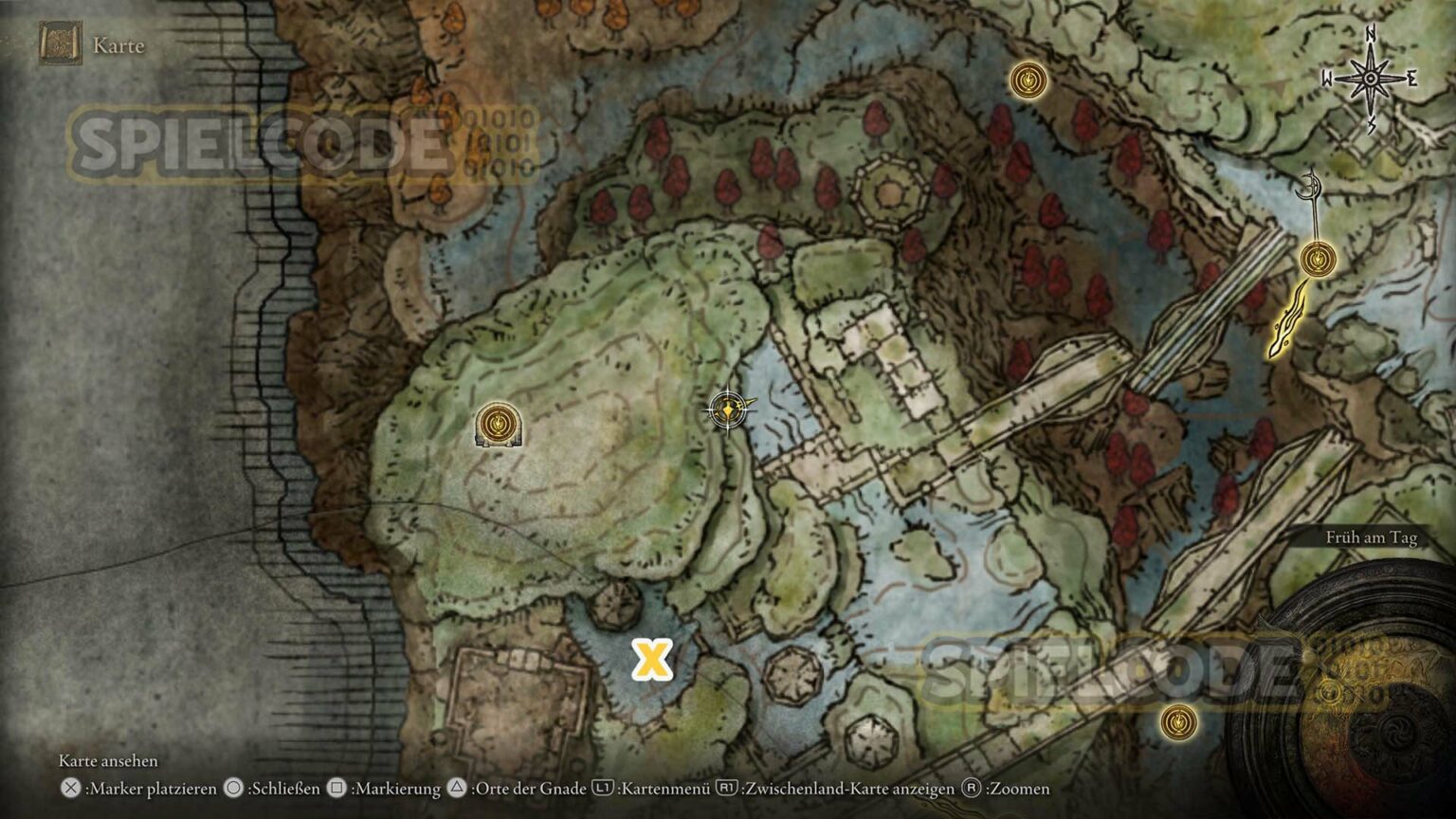Select the yellow X map marker

pos(652,659)
